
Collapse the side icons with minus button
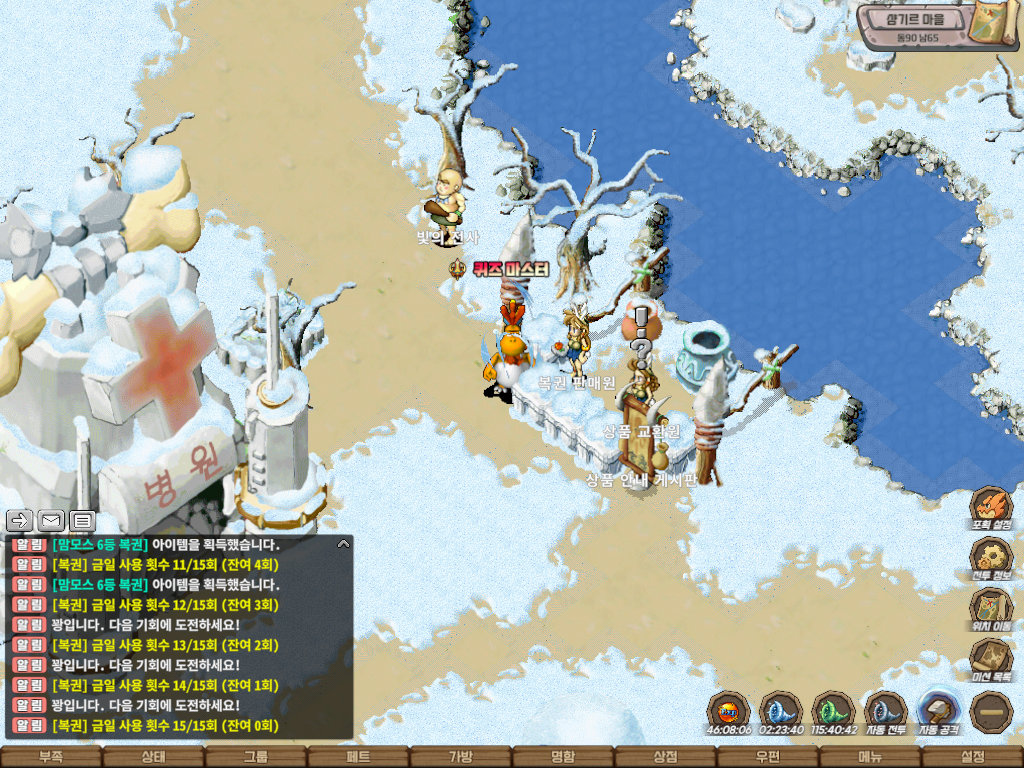(991, 712)
